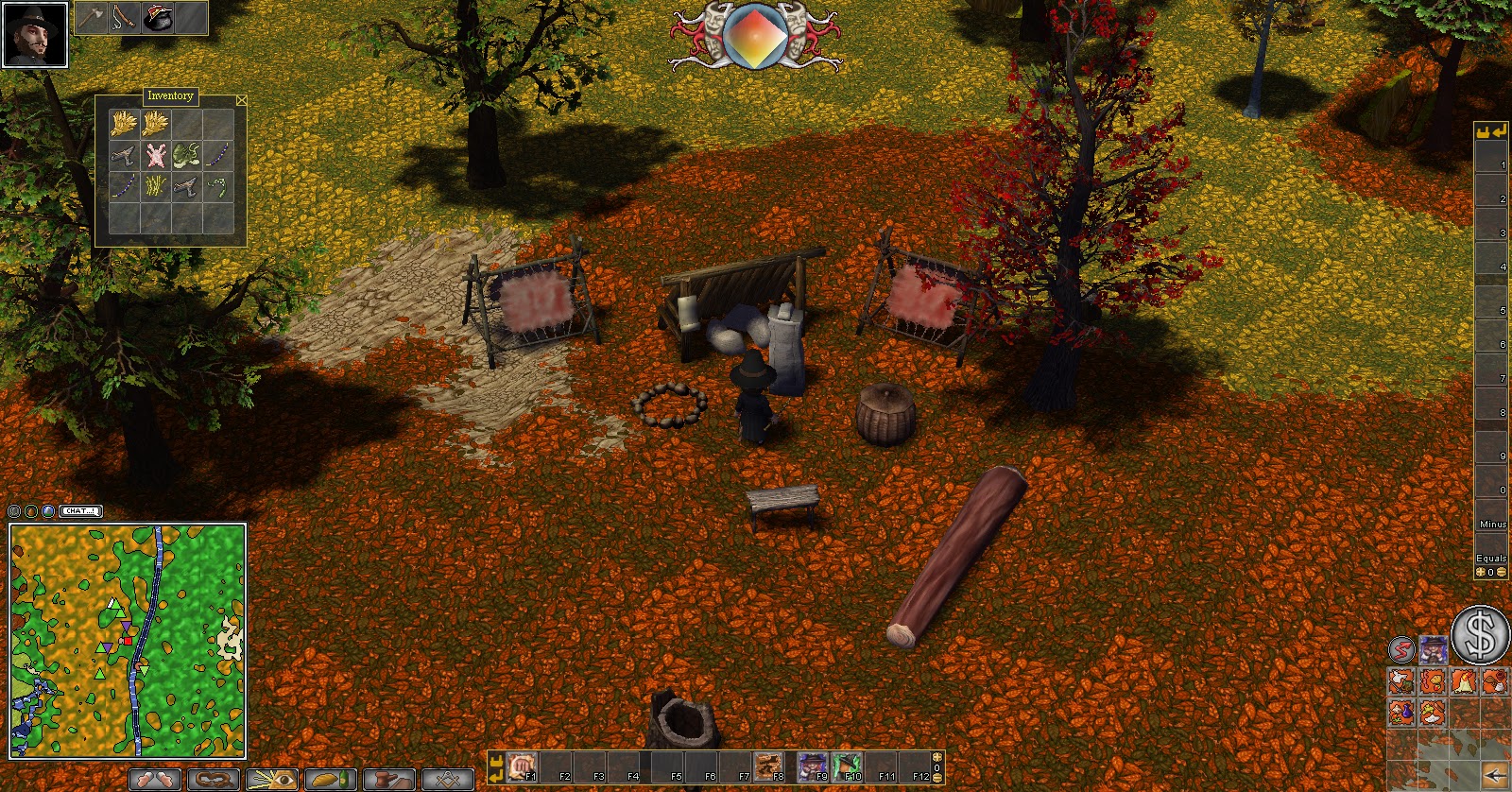Screen dimensions: 1512x792
Task: Activate the F1 fist hotbar slot
Action: coord(522,766)
